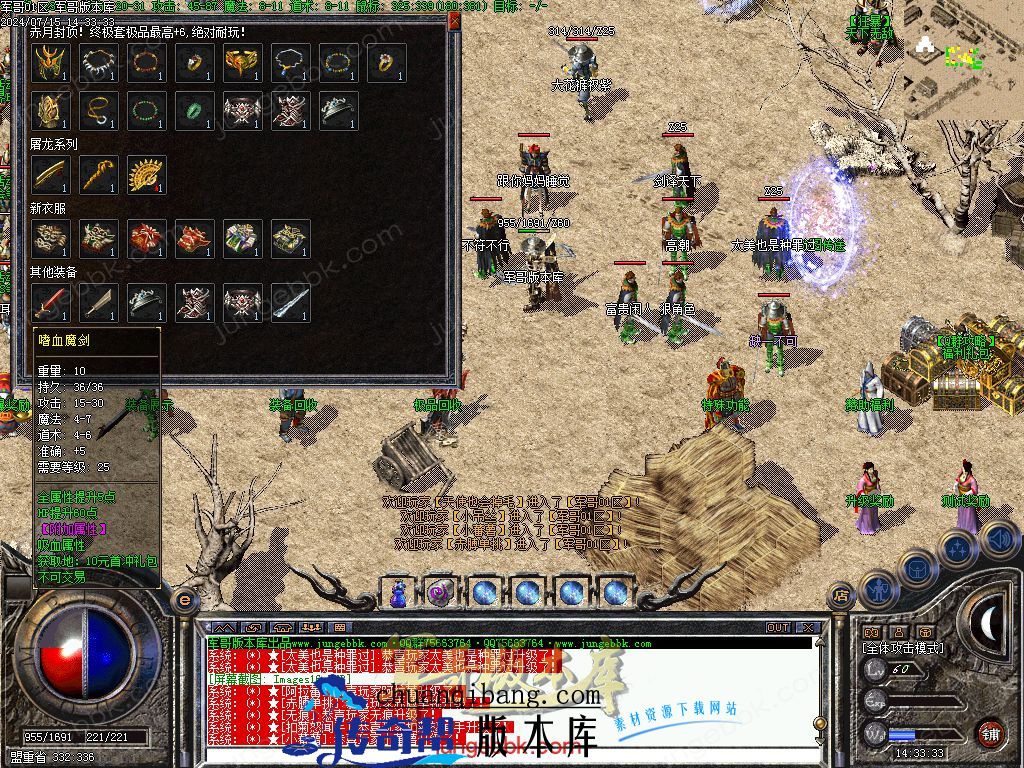Close the equipment shop window
The height and width of the screenshot is (768, 1024).
coord(454,19)
